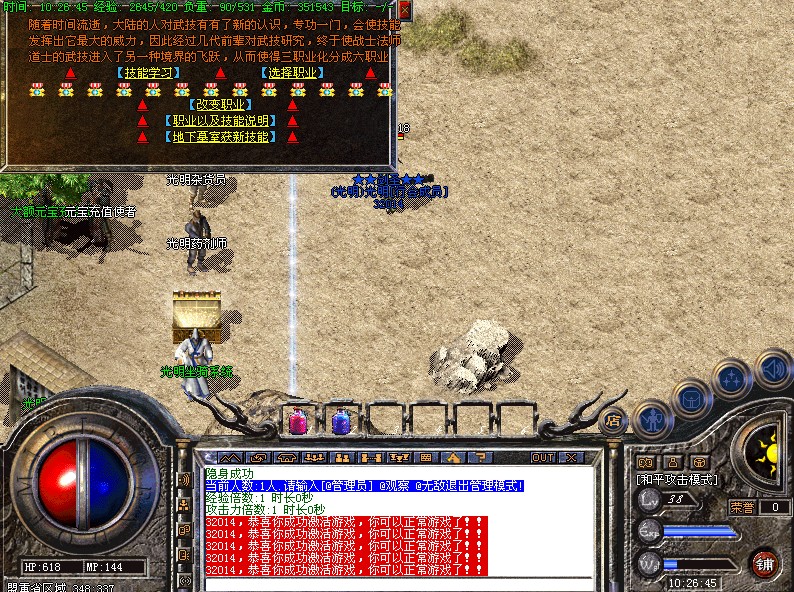Screen dimensions: 794x592
Task: Use the red health potion in belt
Action: coord(299,421)
